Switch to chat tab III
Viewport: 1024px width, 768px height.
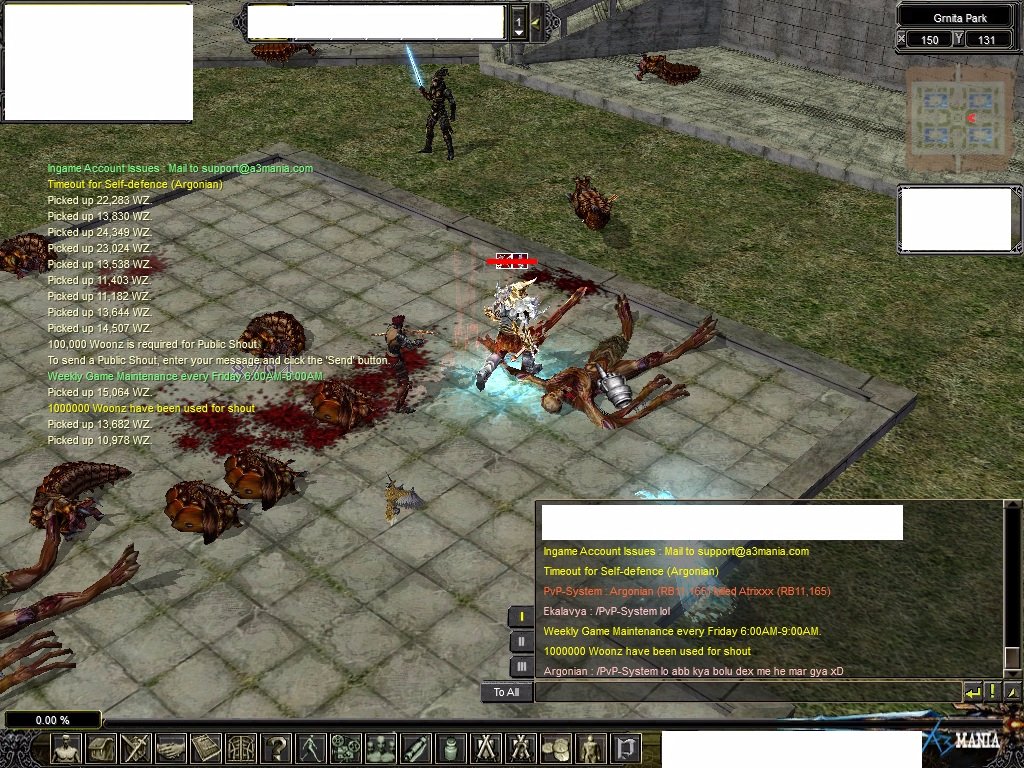click(x=521, y=667)
